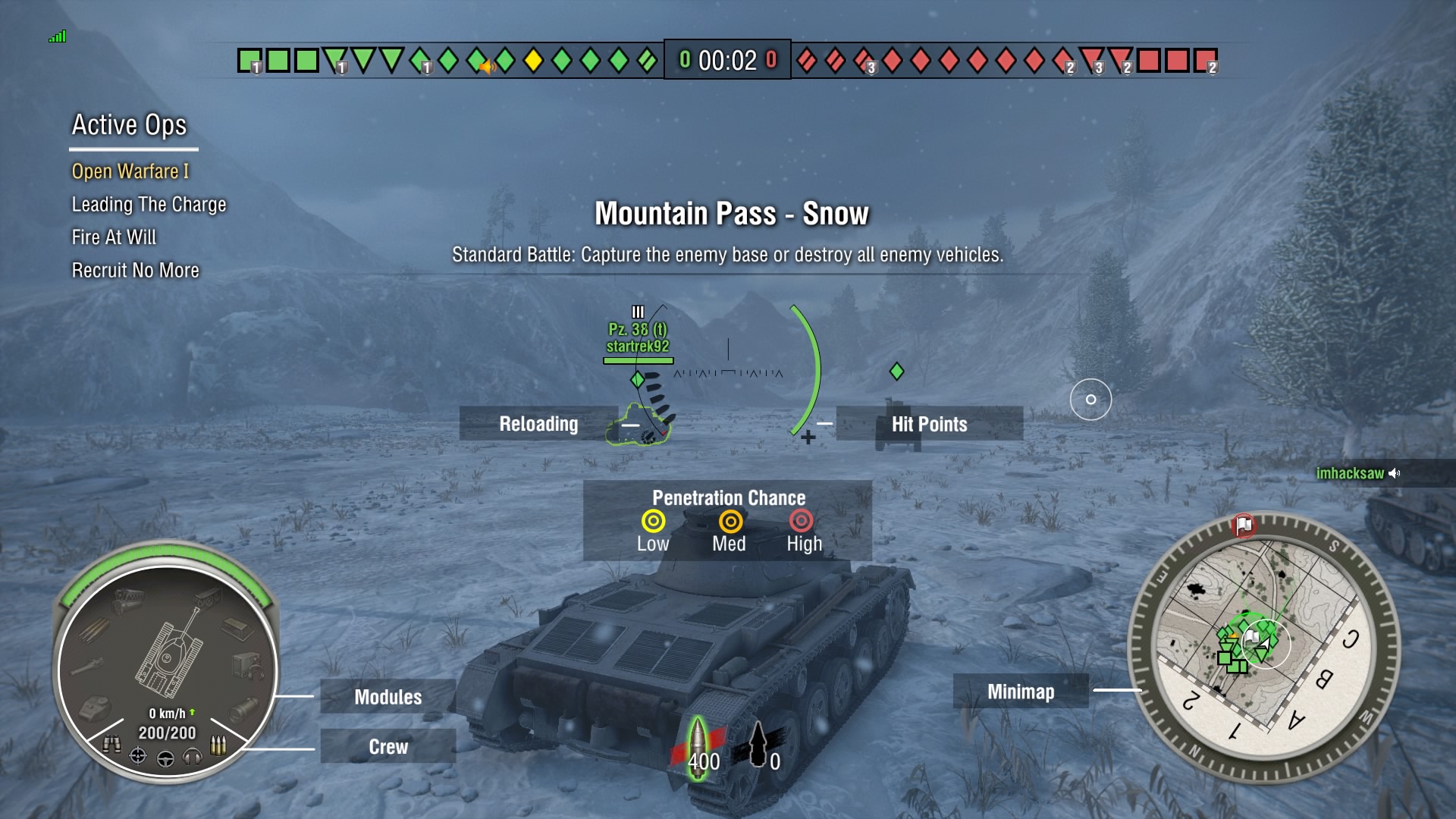This screenshot has height=819, width=1456.
Task: Select the Leading The Charge operation
Action: pyautogui.click(x=148, y=204)
